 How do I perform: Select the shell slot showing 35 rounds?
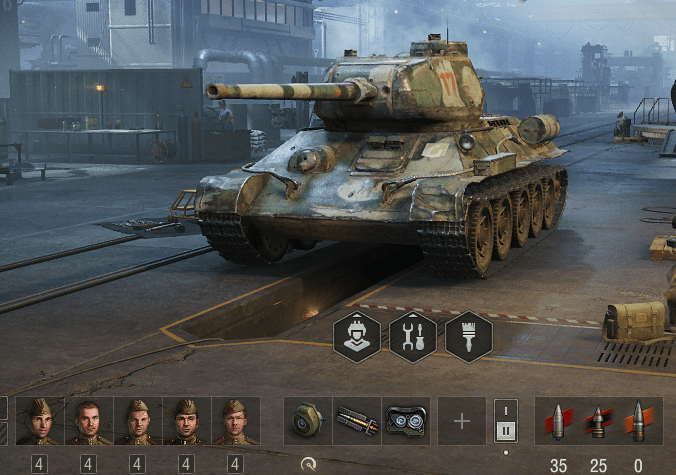coord(558,421)
